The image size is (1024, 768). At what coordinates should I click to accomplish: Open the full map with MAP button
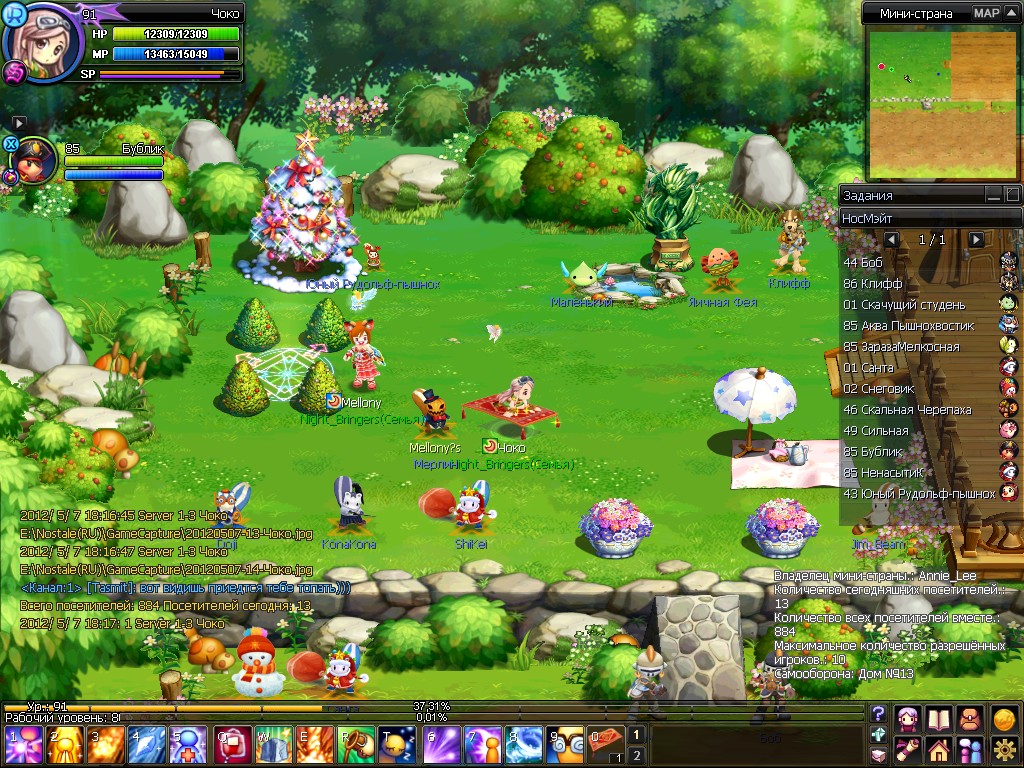coord(987,13)
